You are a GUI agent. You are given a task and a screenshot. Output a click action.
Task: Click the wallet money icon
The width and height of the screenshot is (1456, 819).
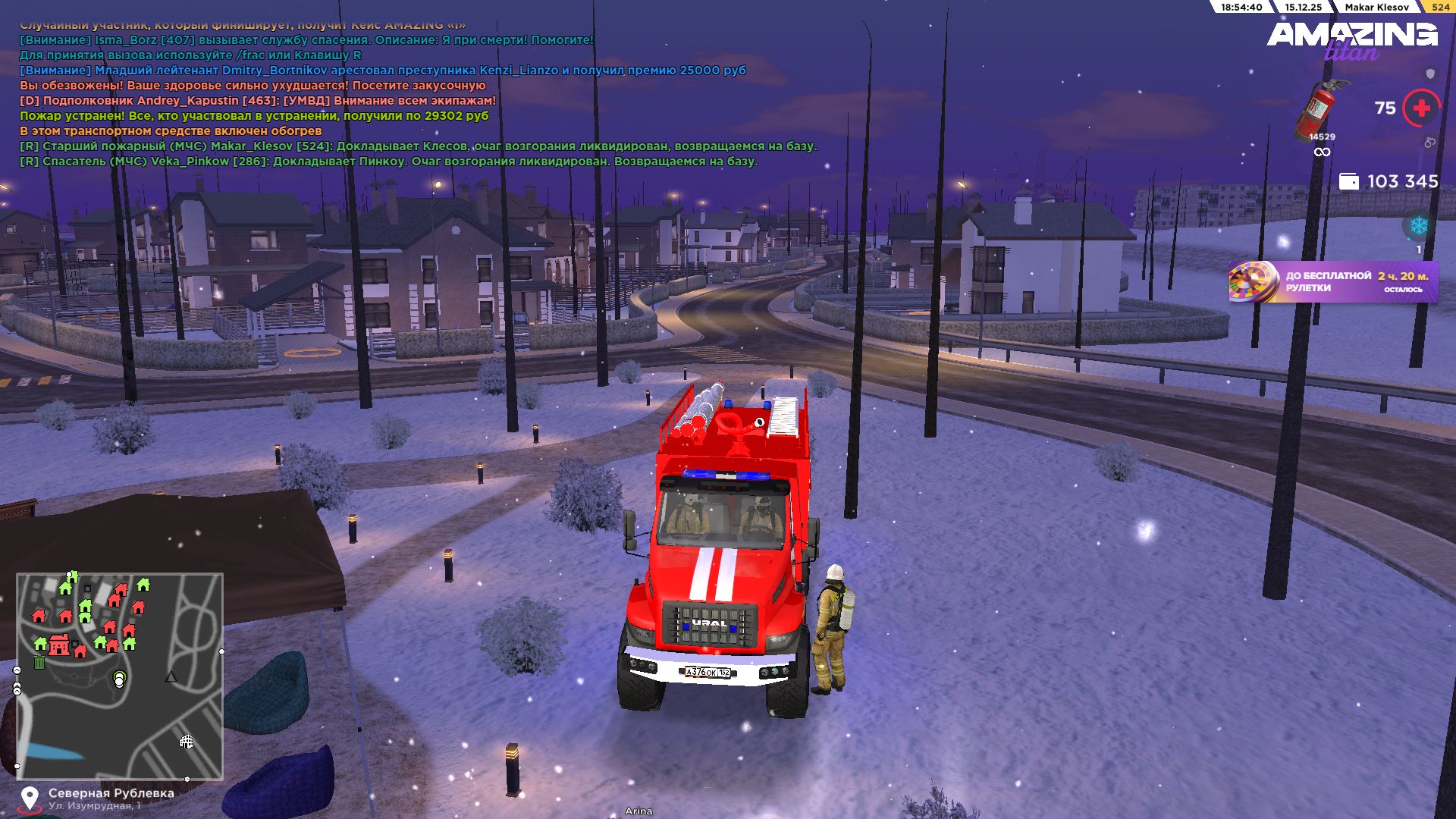pos(1349,181)
